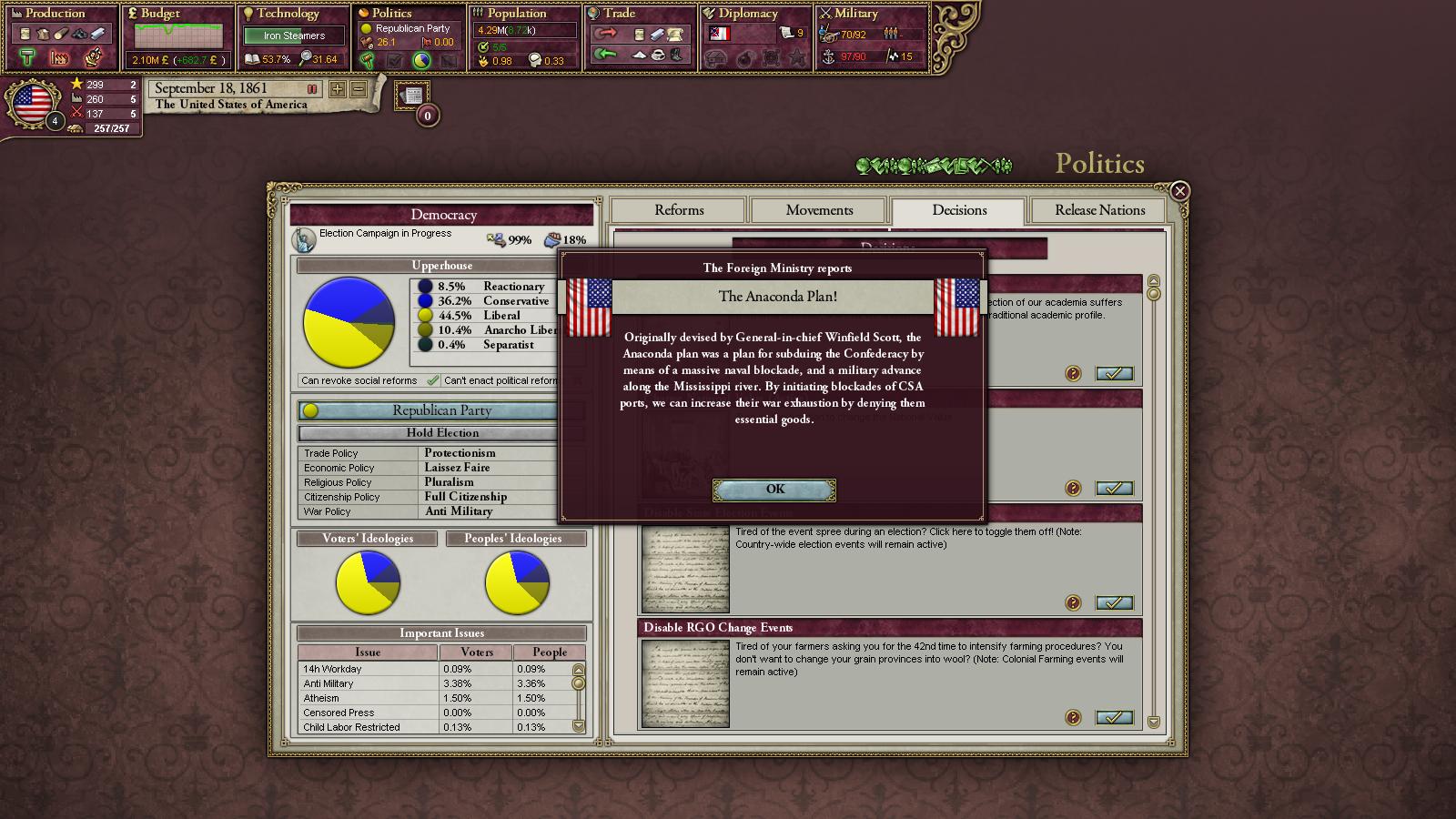Open the Movements tab
Image resolution: width=1456 pixels, height=819 pixels.
(819, 210)
